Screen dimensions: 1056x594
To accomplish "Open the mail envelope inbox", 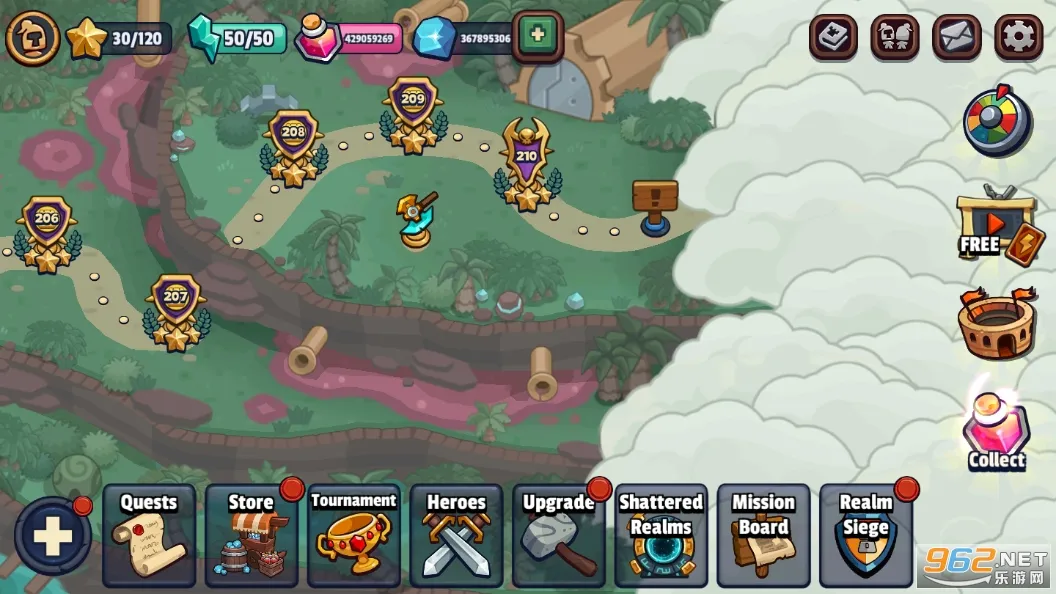I will click(x=956, y=37).
